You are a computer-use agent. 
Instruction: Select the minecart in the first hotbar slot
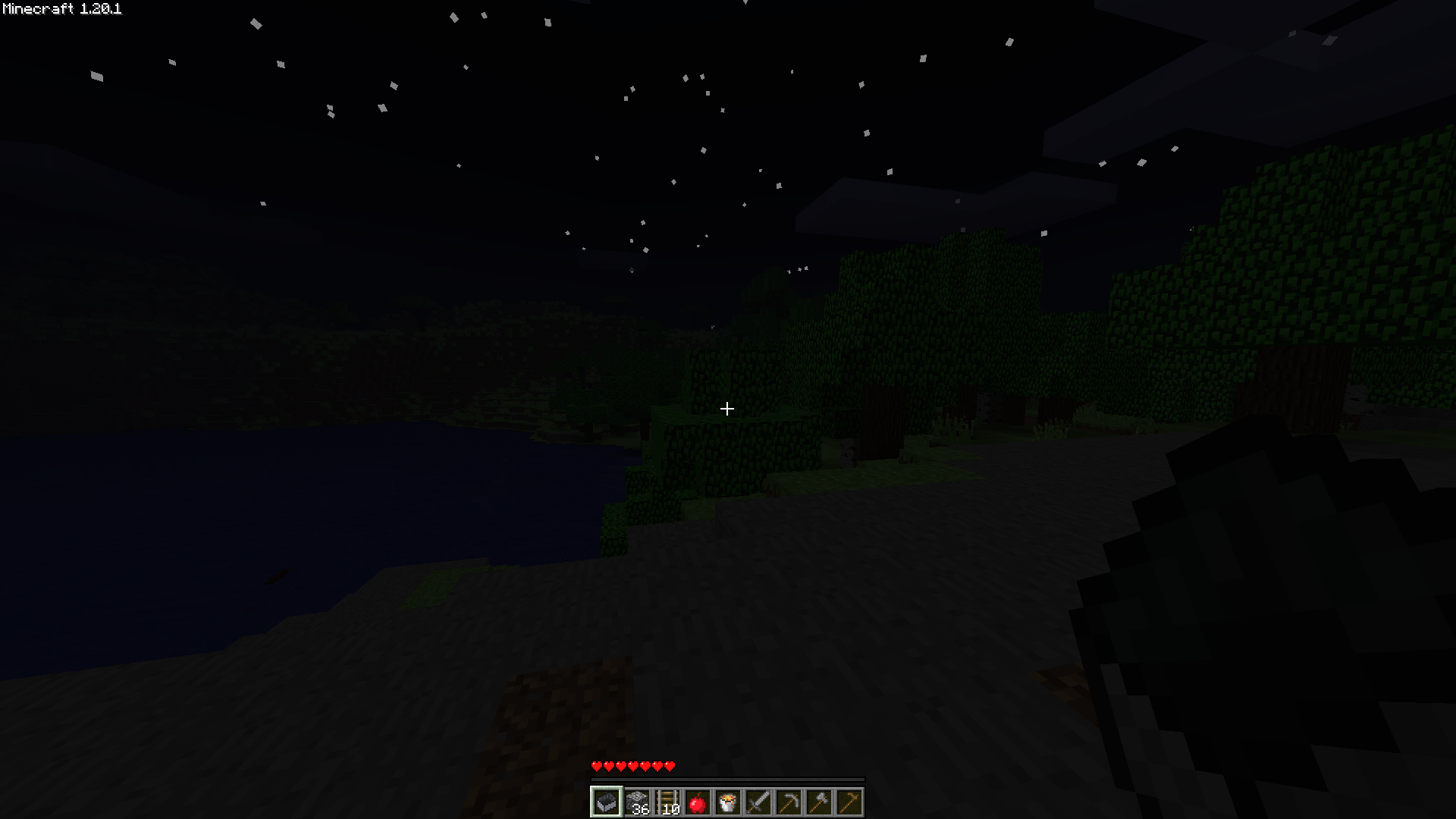(607, 802)
